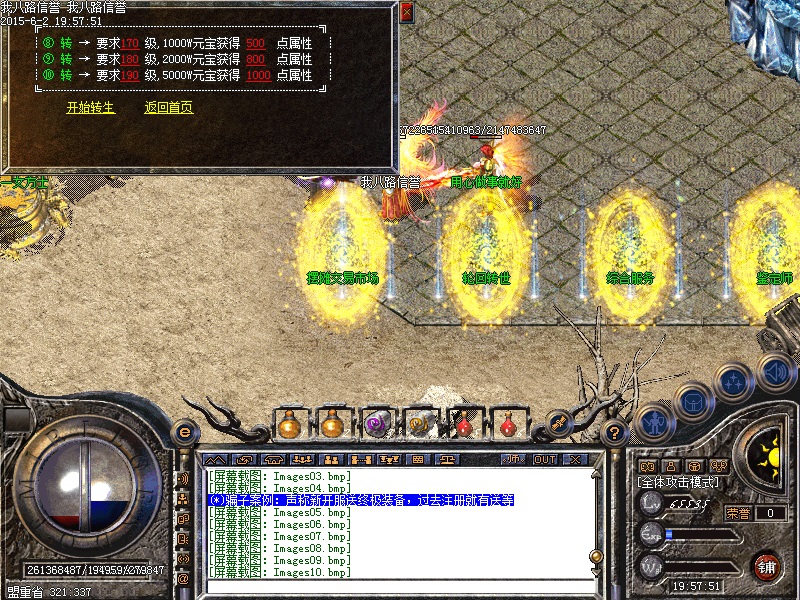Close the rebirth NPC dialog window
The height and width of the screenshot is (600, 800).
click(406, 13)
